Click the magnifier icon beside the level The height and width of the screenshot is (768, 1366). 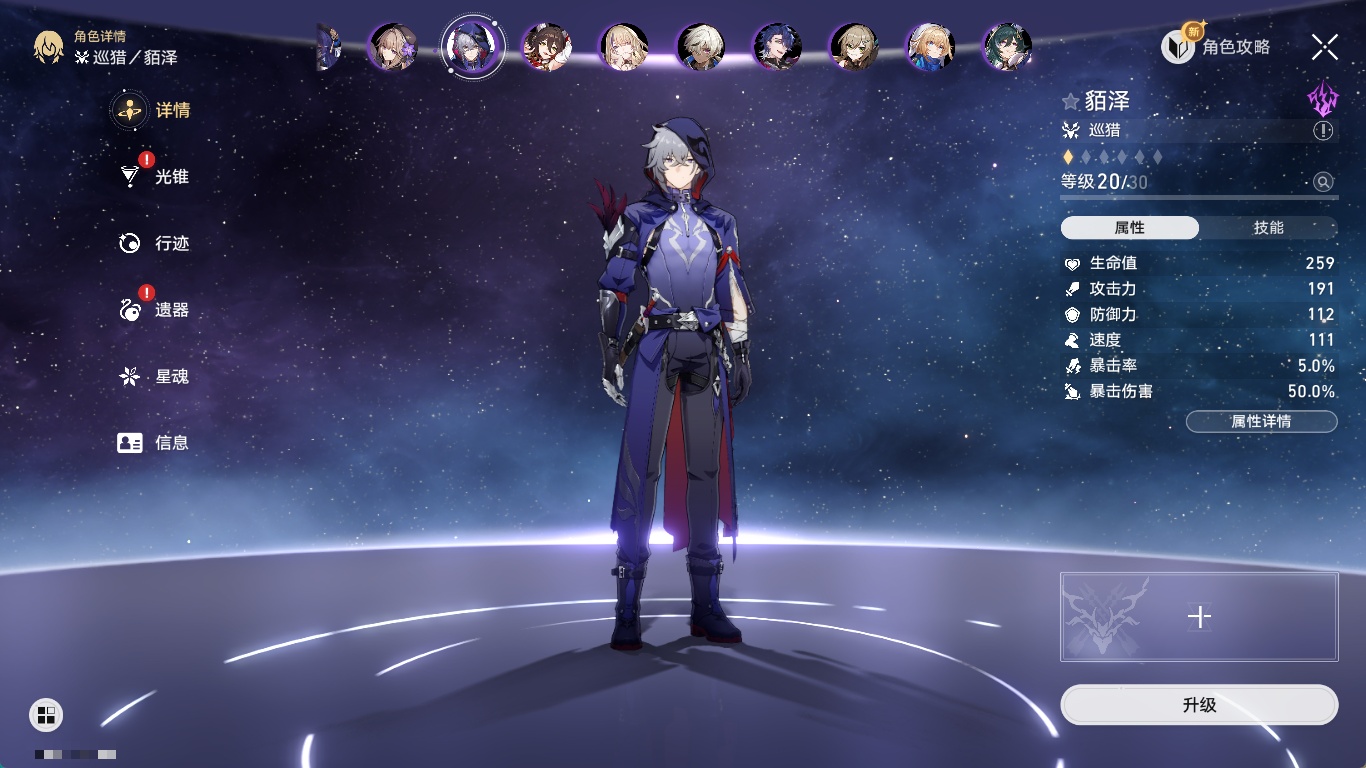pyautogui.click(x=1323, y=182)
